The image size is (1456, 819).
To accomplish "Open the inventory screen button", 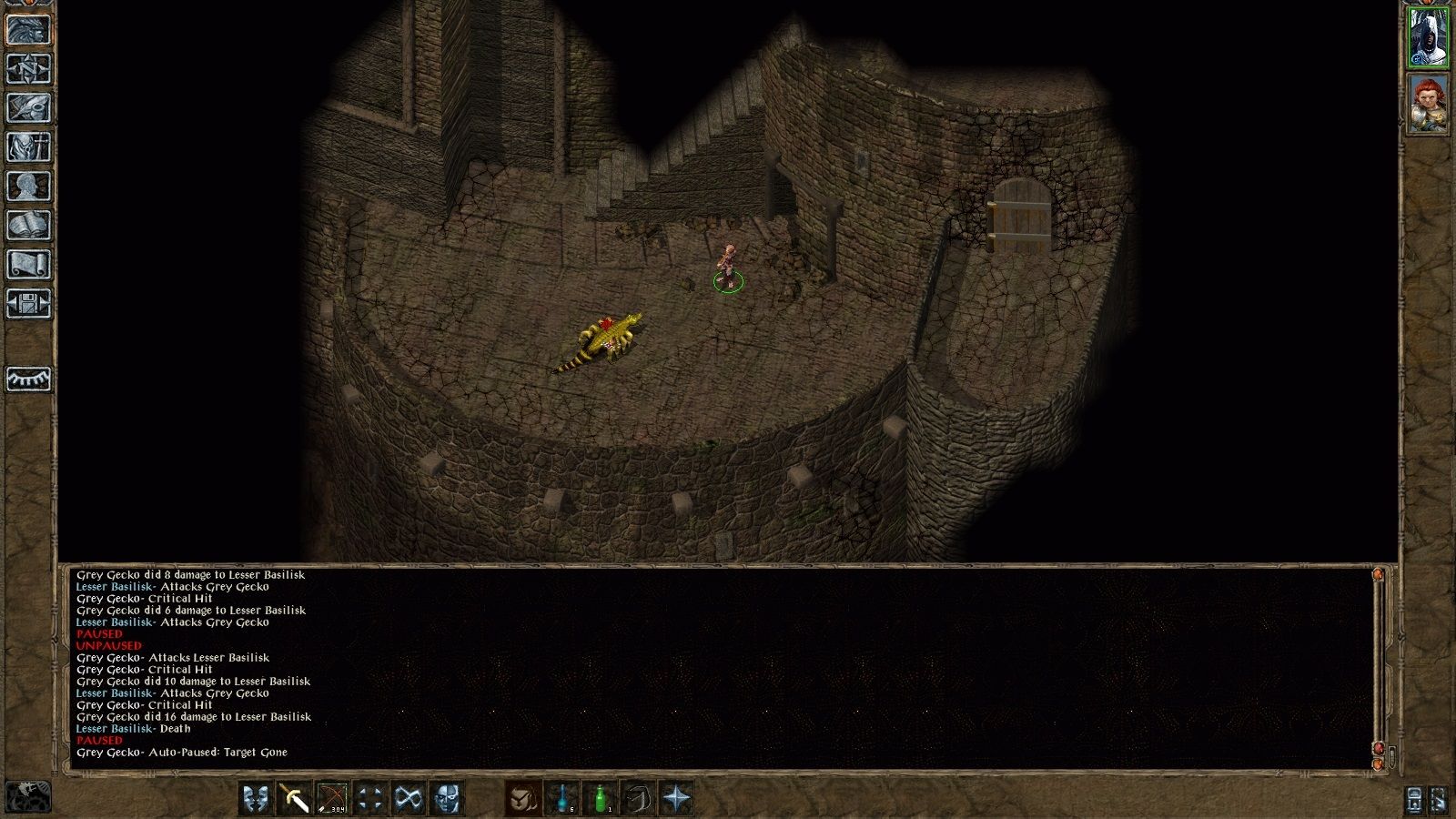I will coord(28,147).
